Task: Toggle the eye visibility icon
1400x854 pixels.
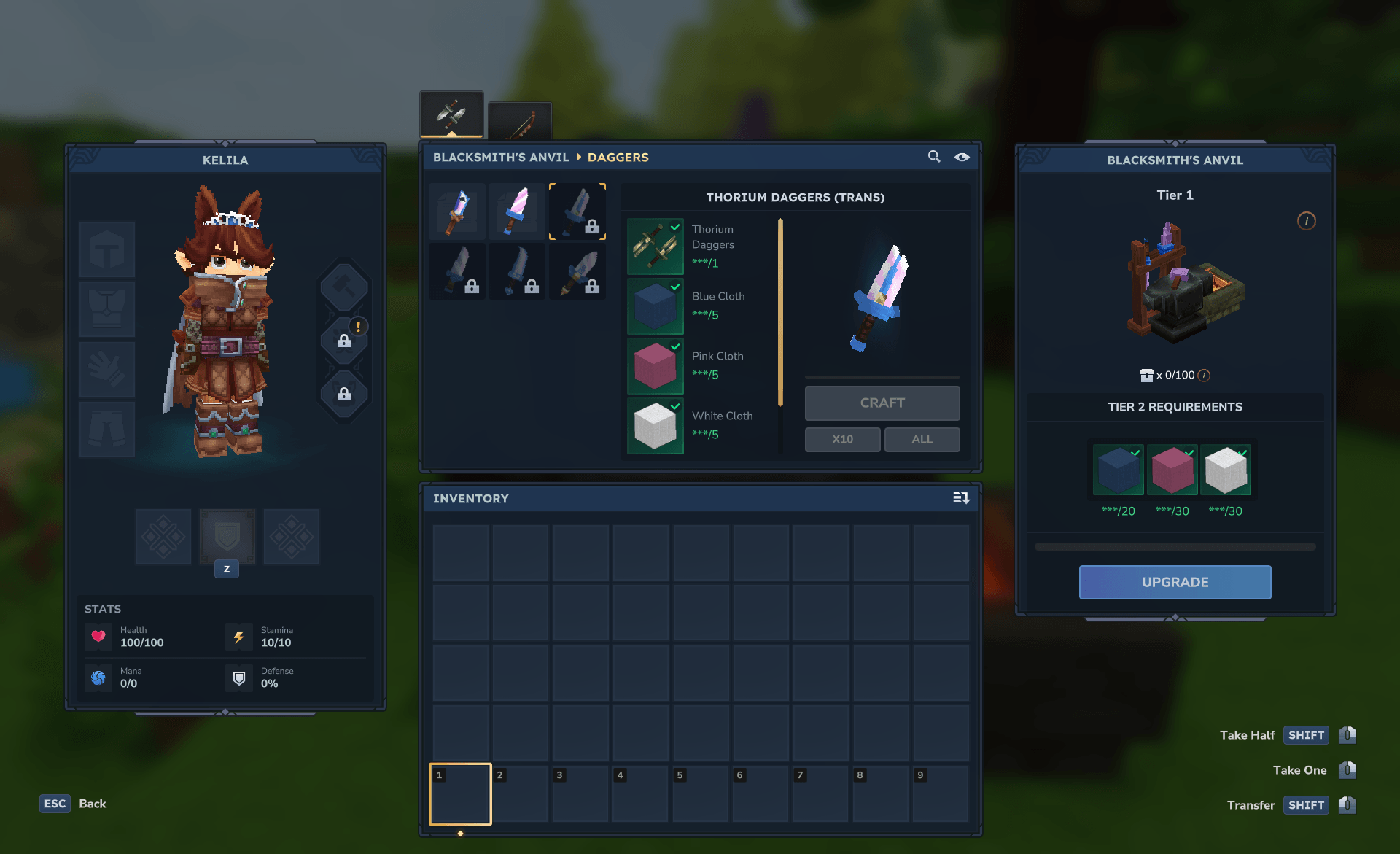Action: 962,157
